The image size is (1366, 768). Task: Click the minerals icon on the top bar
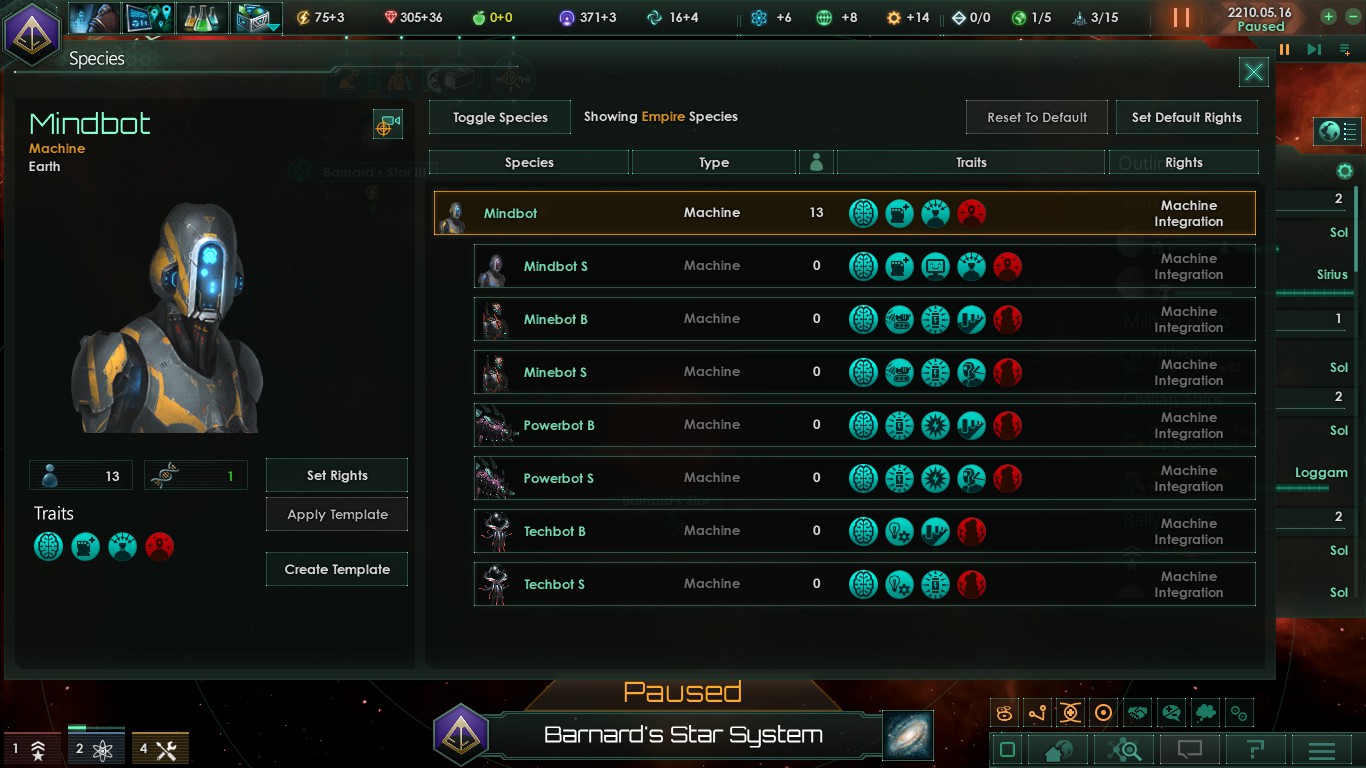(x=392, y=17)
